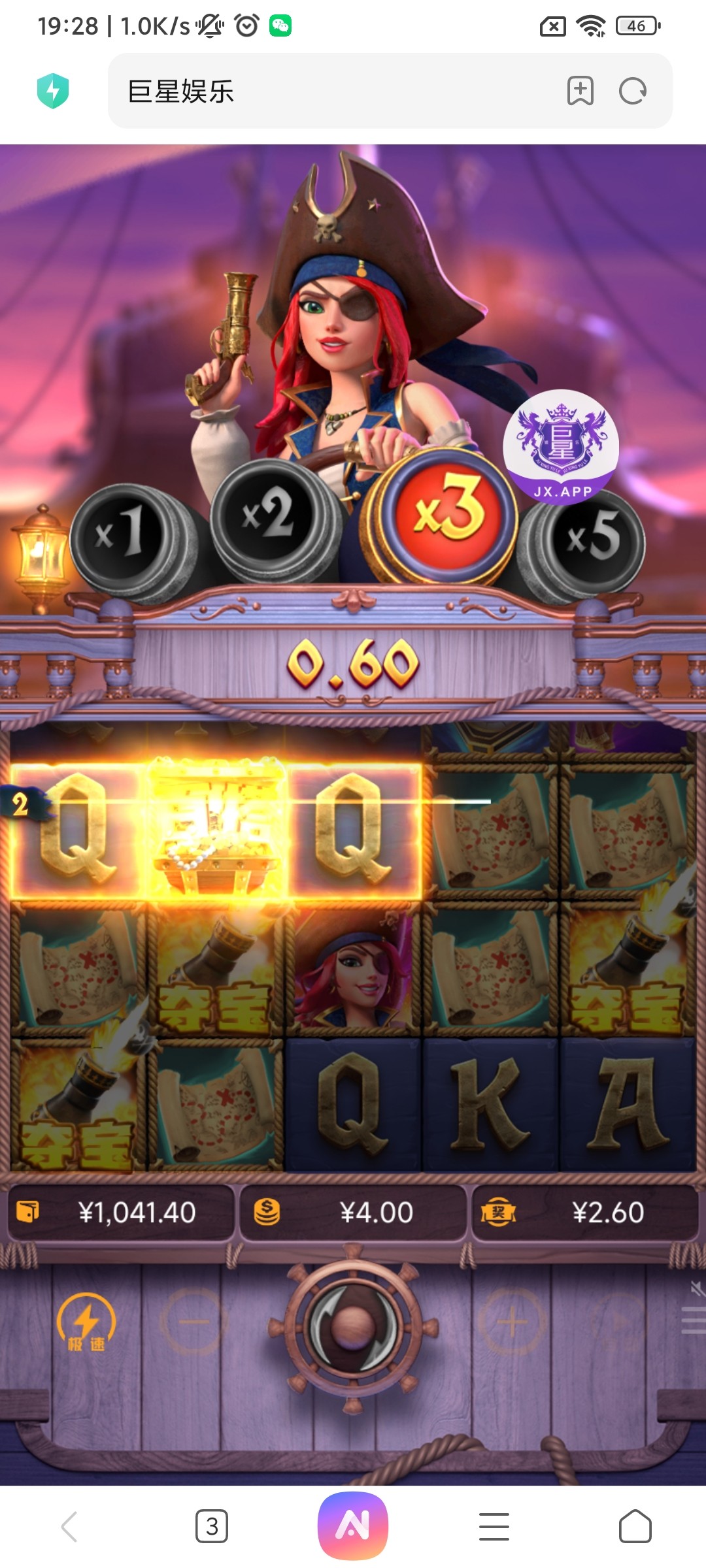Viewport: 706px width, 1568px height.
Task: Toggle the 极速 turbo spin mode
Action: (x=86, y=1324)
